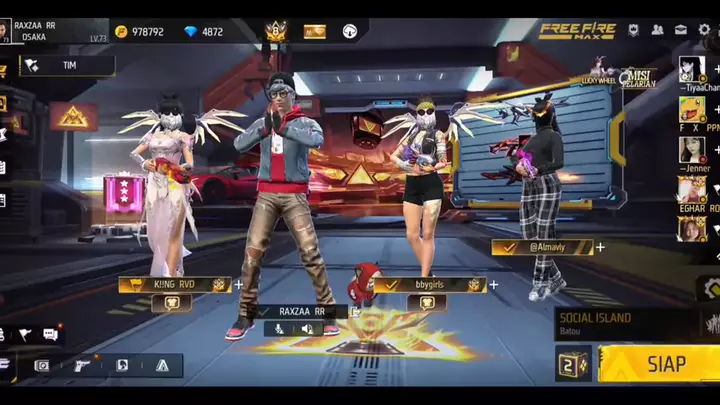Viewport: 720px width, 405px height.
Task: Open the gear settings icon
Action: [x=705, y=30]
